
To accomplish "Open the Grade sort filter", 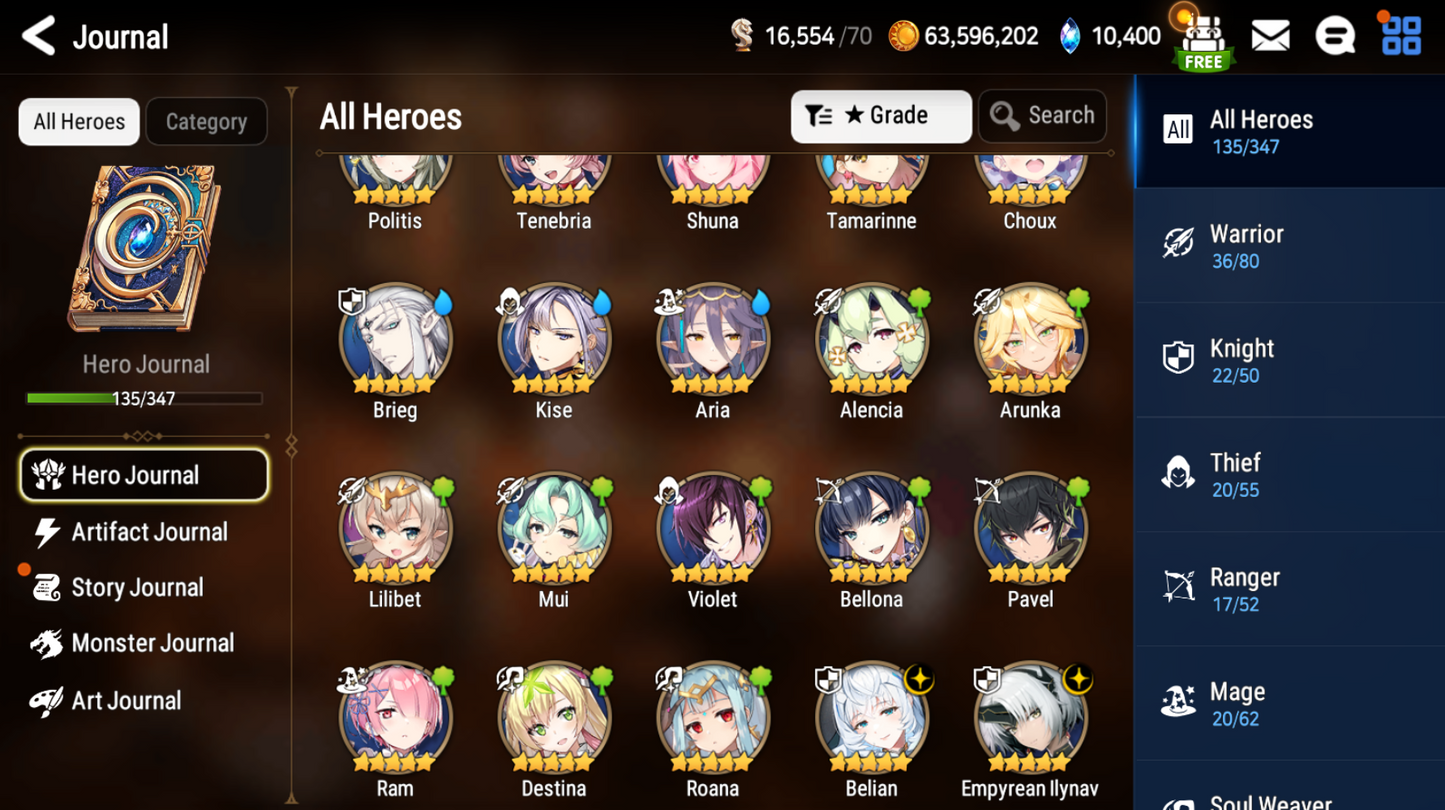I will click(880, 116).
